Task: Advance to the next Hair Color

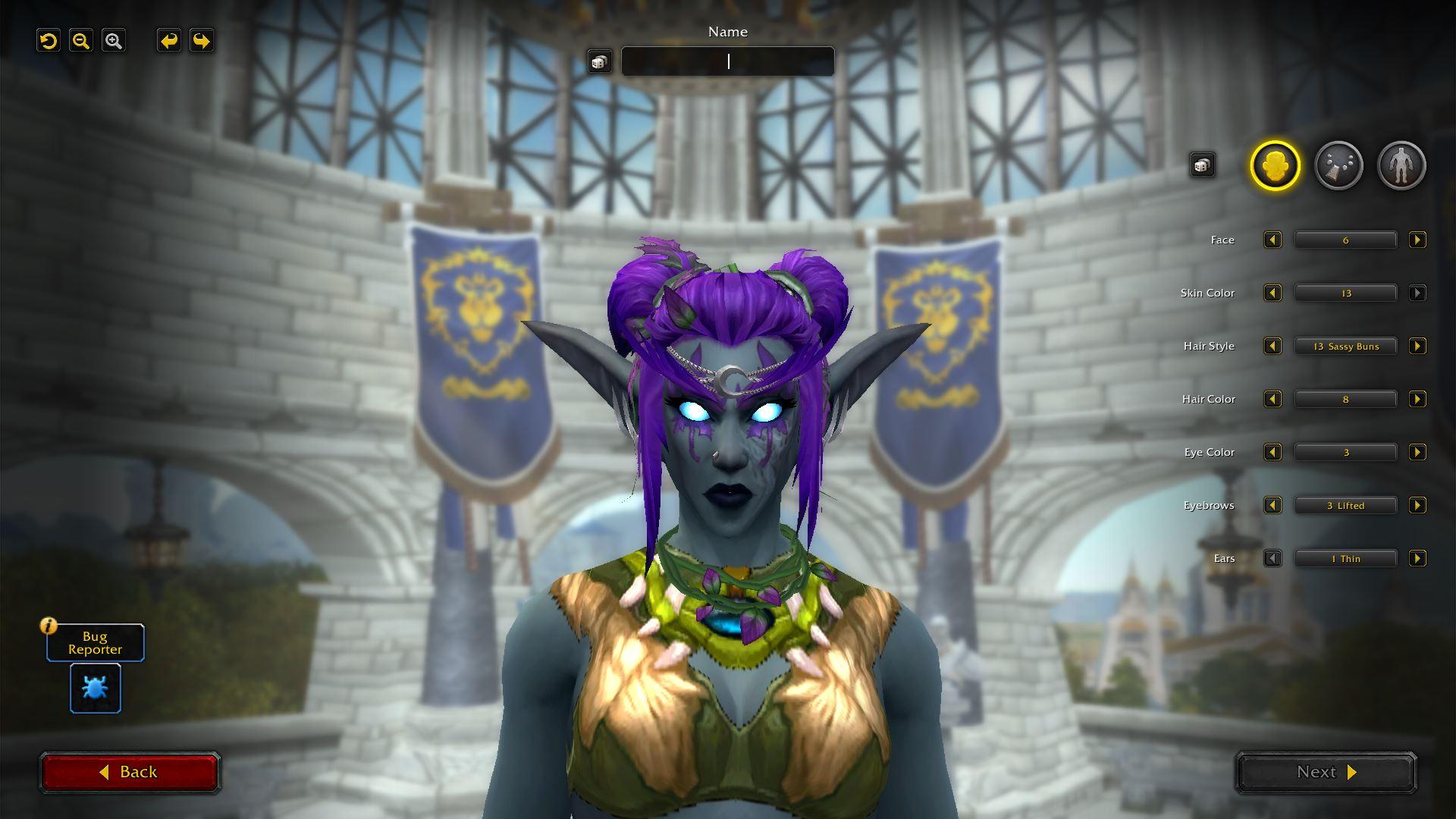Action: (x=1417, y=400)
